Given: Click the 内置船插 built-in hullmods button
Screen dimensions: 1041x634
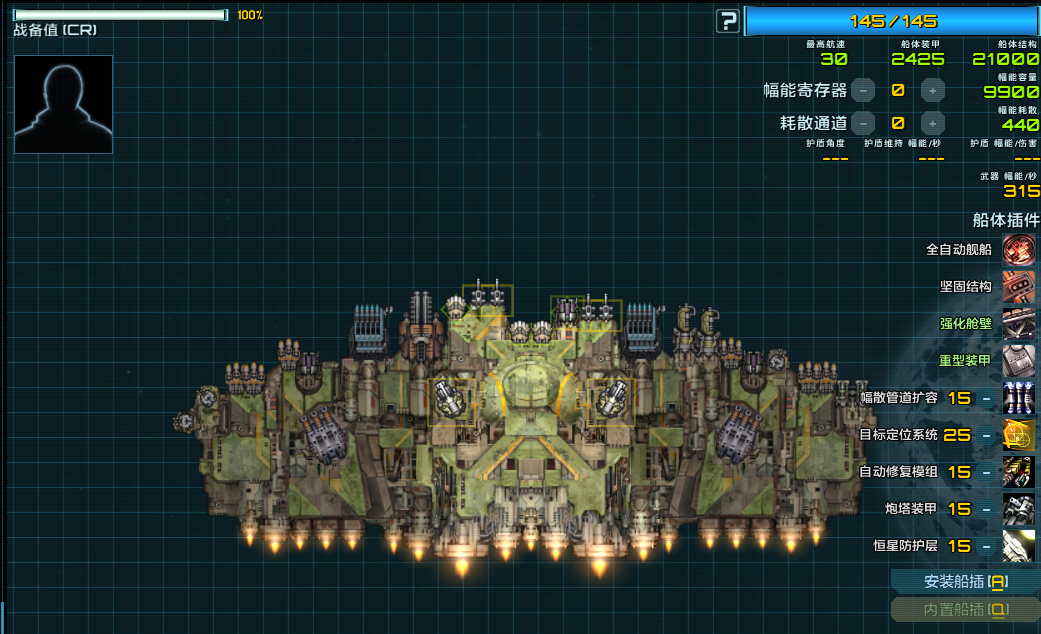Looking at the screenshot, I should 965,609.
